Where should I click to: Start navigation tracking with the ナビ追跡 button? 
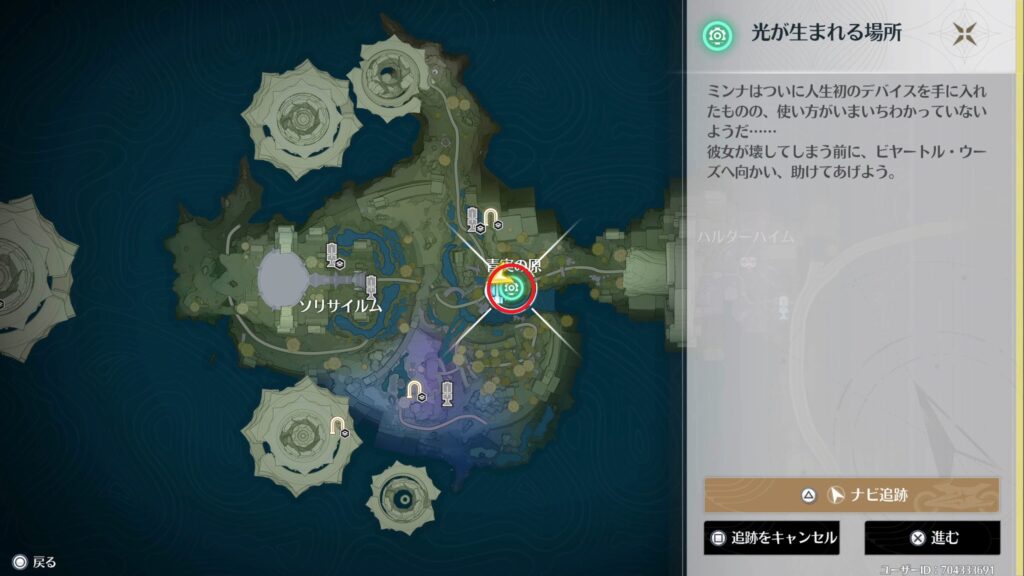[851, 494]
